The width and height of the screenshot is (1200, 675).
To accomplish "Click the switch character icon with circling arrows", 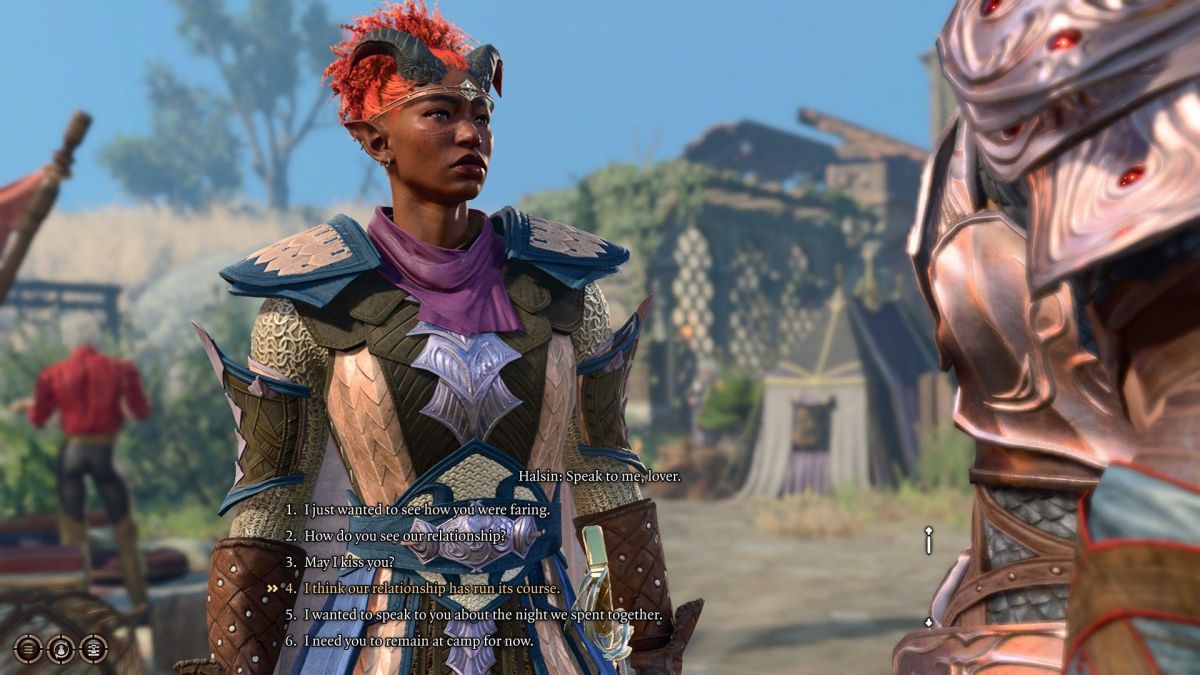I will [61, 648].
